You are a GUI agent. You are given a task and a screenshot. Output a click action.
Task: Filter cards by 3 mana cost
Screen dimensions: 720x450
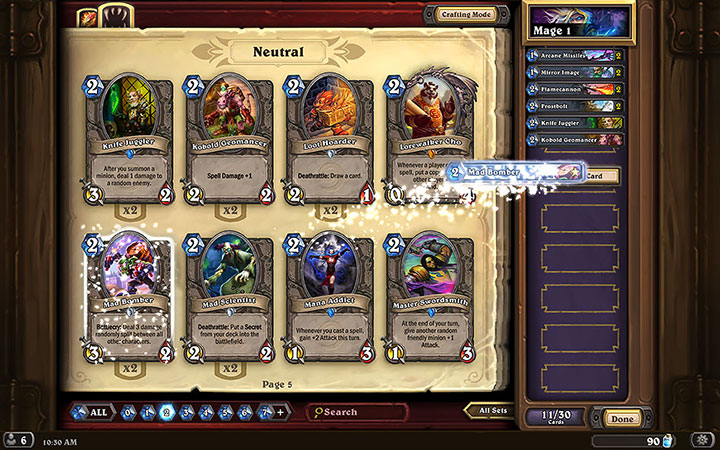187,412
